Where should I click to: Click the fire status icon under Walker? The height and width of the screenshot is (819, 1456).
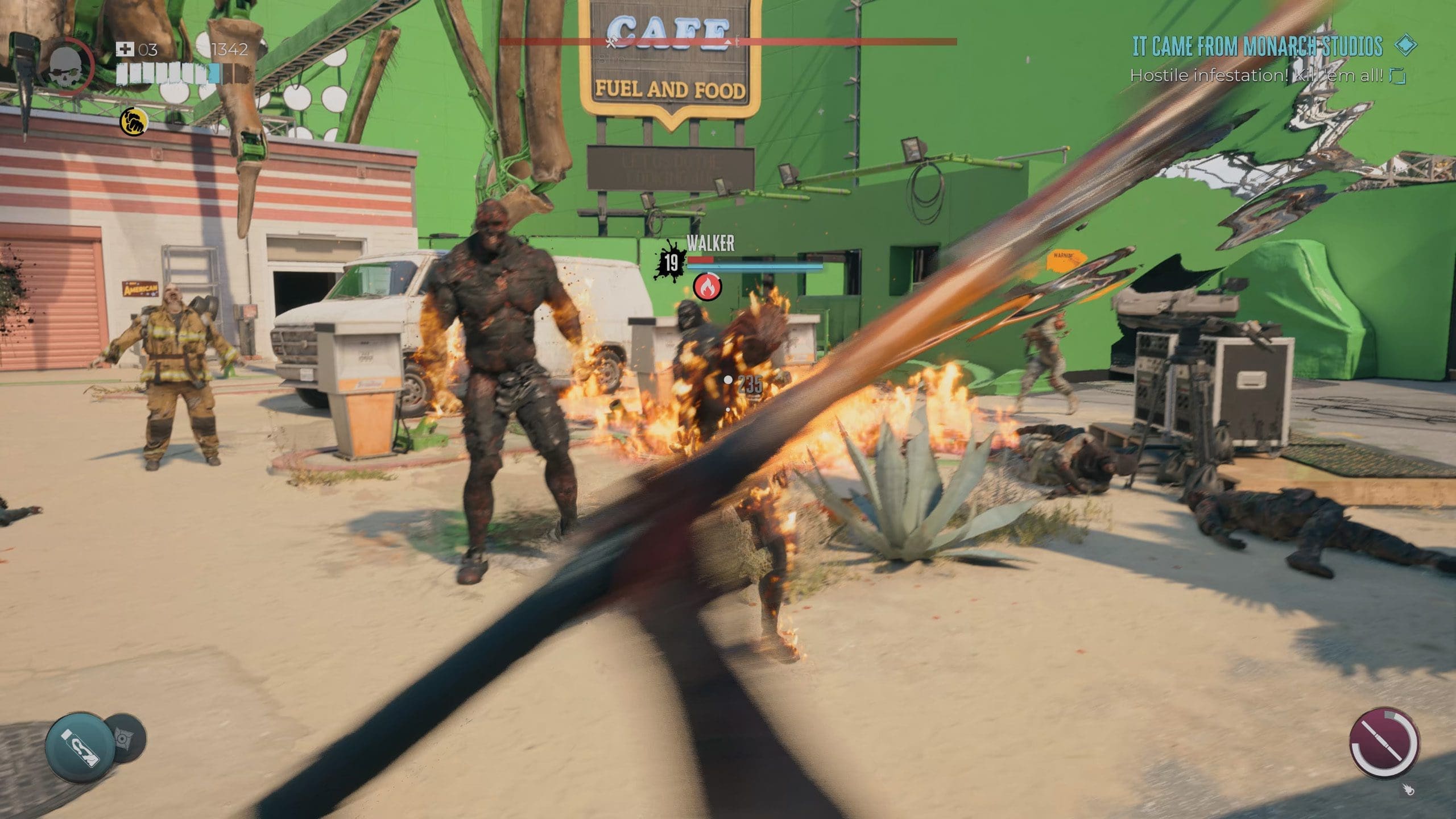[707, 287]
